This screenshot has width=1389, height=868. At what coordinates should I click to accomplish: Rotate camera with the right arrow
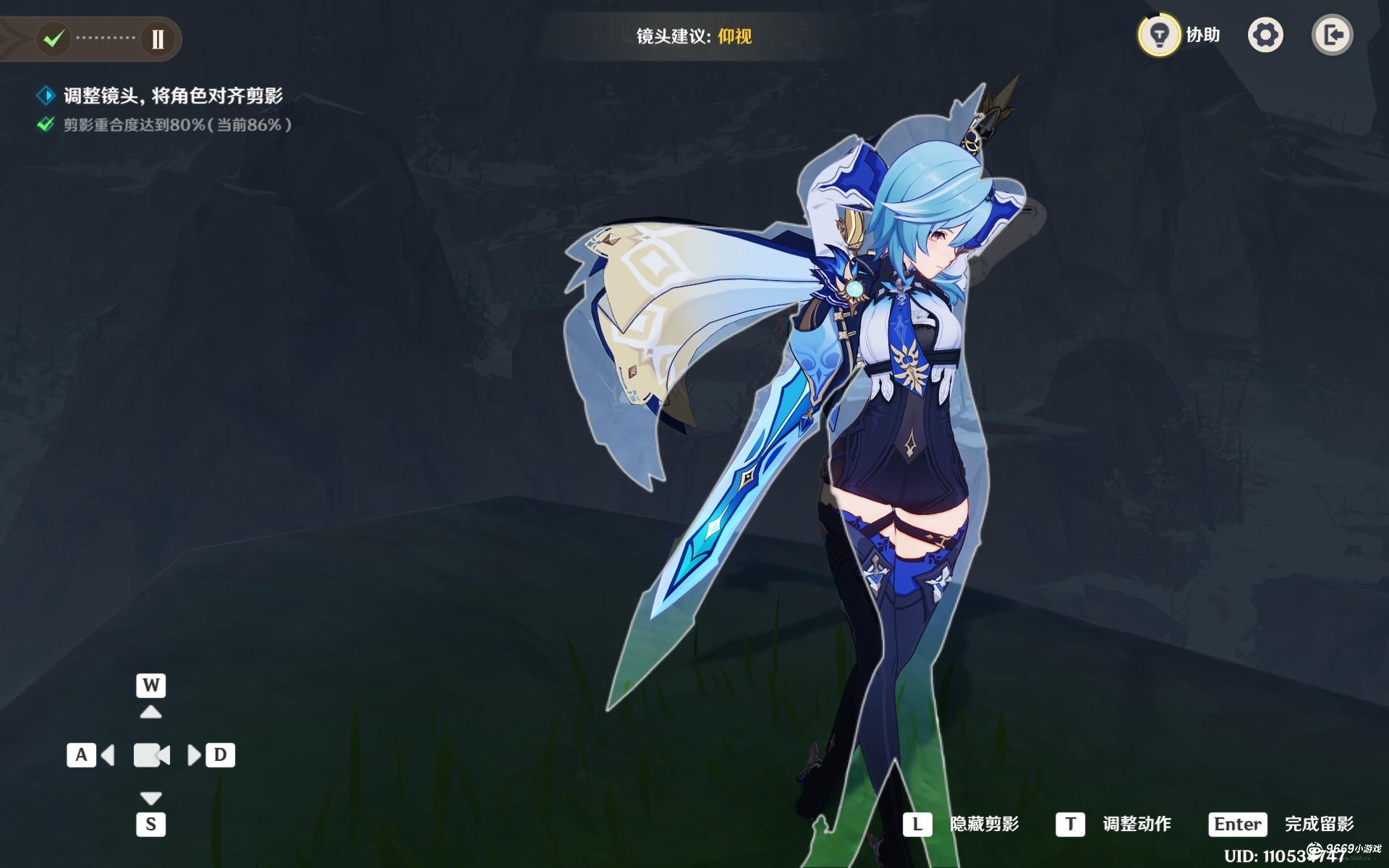tap(194, 755)
